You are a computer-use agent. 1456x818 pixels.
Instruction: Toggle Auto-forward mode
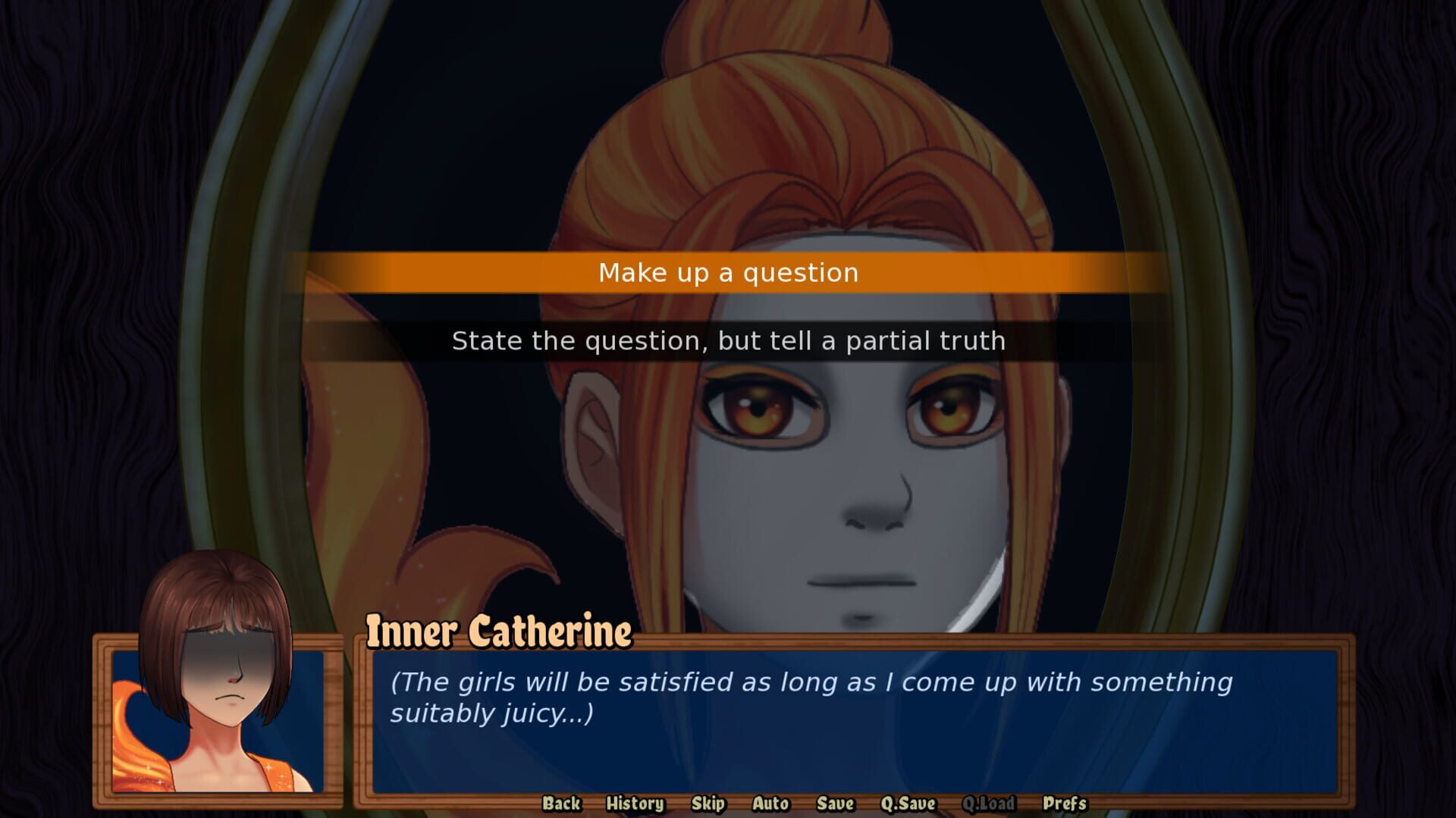(x=770, y=804)
